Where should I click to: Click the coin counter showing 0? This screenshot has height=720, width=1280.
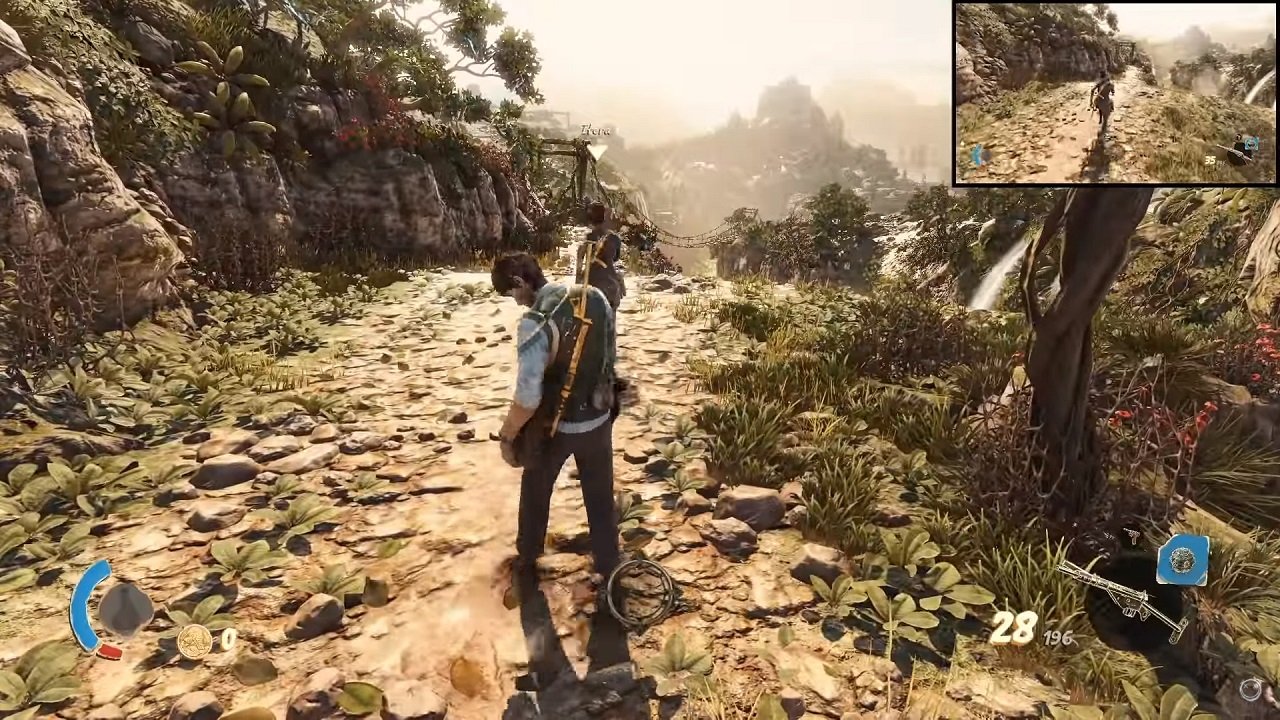pos(228,638)
